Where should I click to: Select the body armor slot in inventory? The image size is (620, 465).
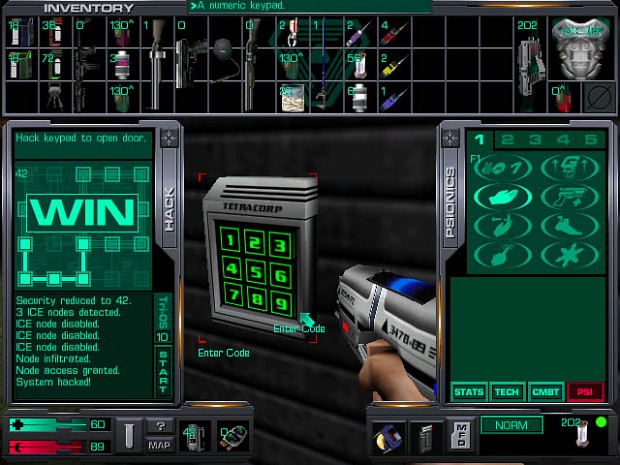pyautogui.click(x=584, y=45)
